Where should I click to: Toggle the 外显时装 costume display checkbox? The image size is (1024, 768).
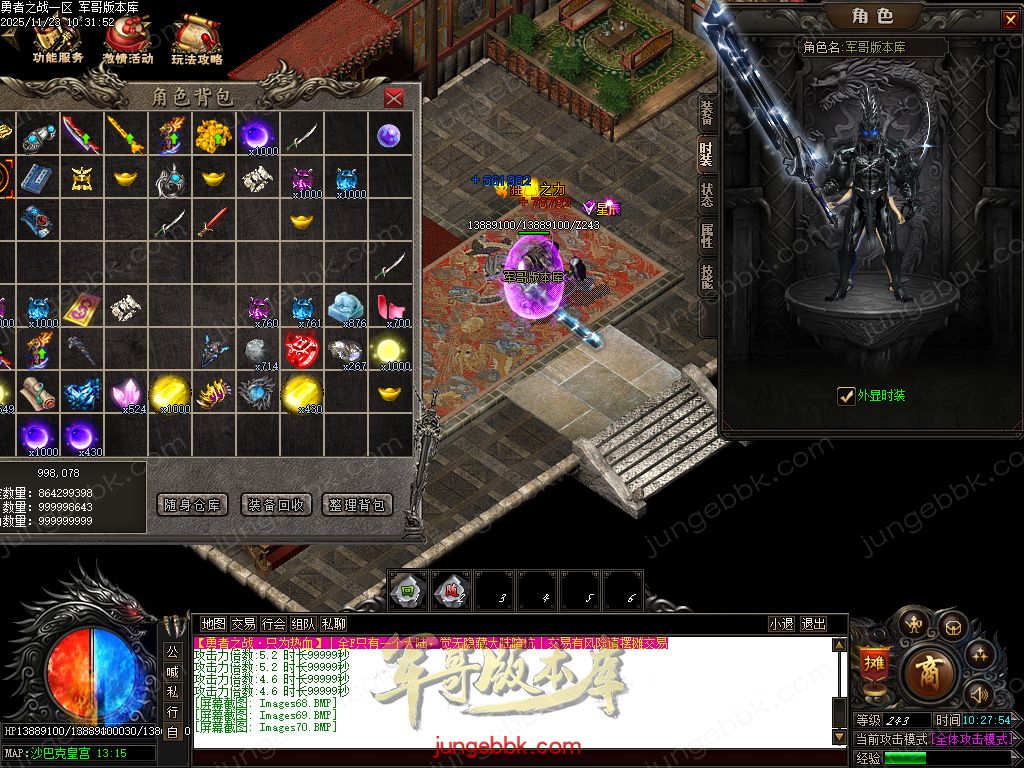(x=846, y=396)
